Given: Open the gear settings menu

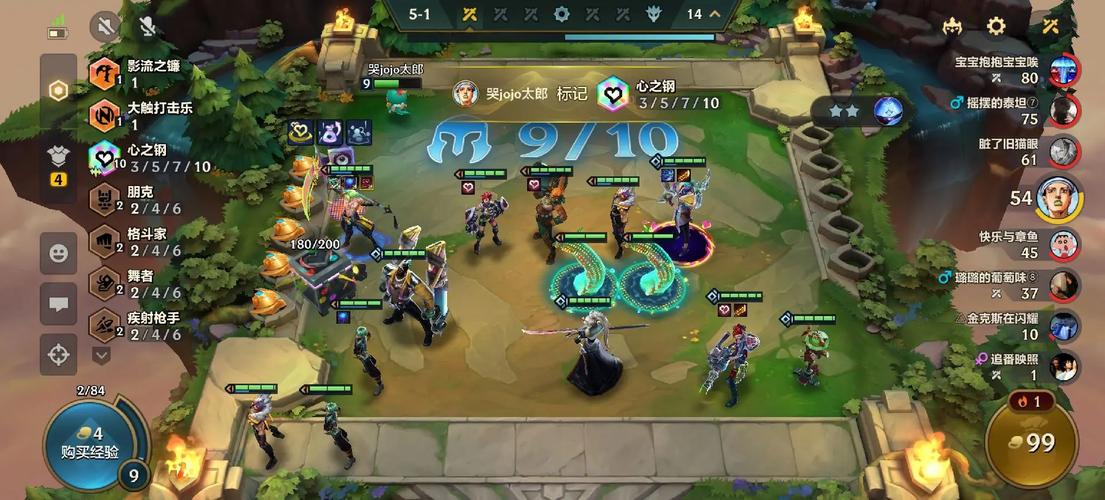Looking at the screenshot, I should pyautogui.click(x=996, y=27).
